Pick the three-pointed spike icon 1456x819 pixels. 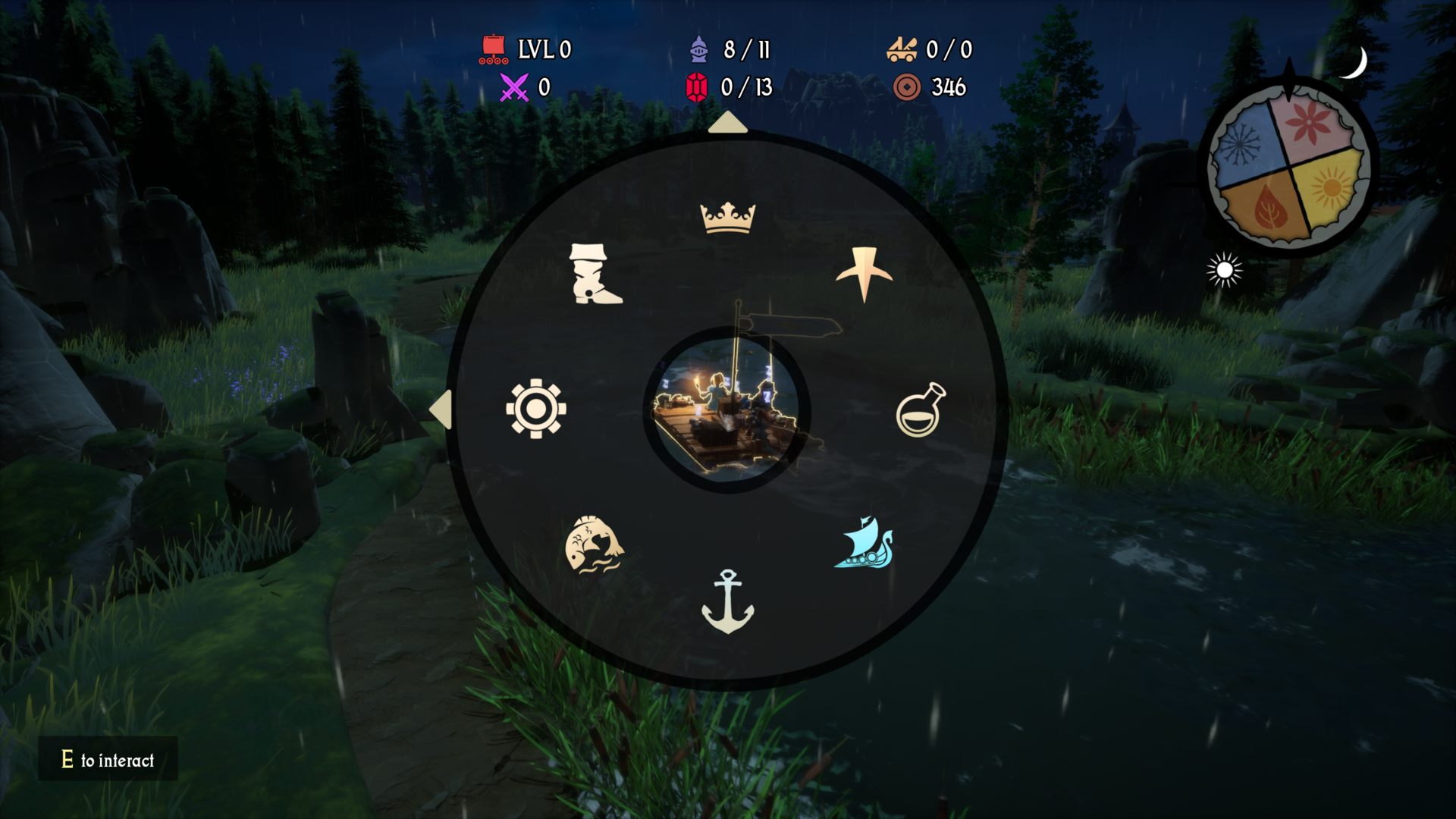[x=864, y=274]
